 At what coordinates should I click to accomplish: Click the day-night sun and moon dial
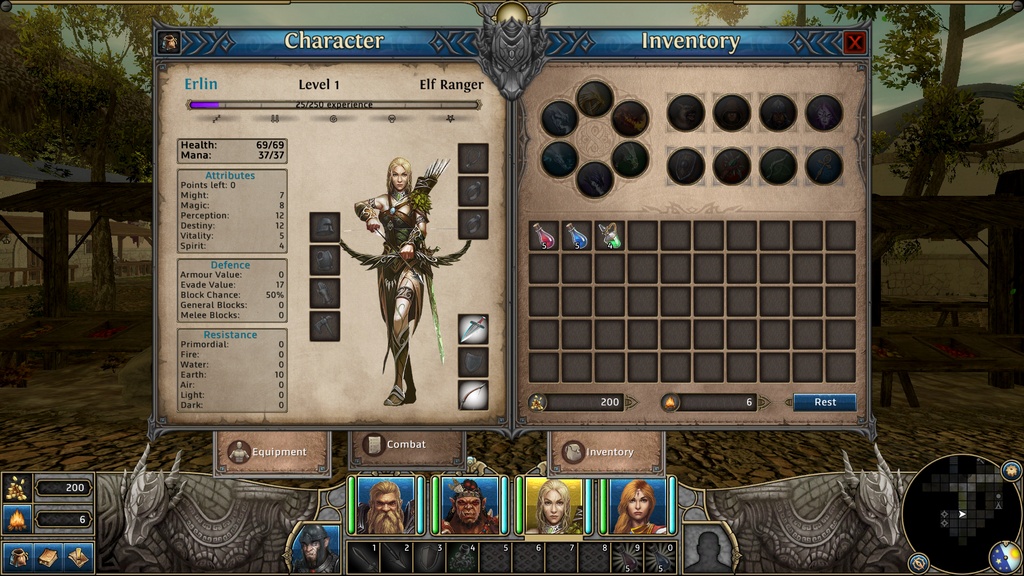[1004, 556]
